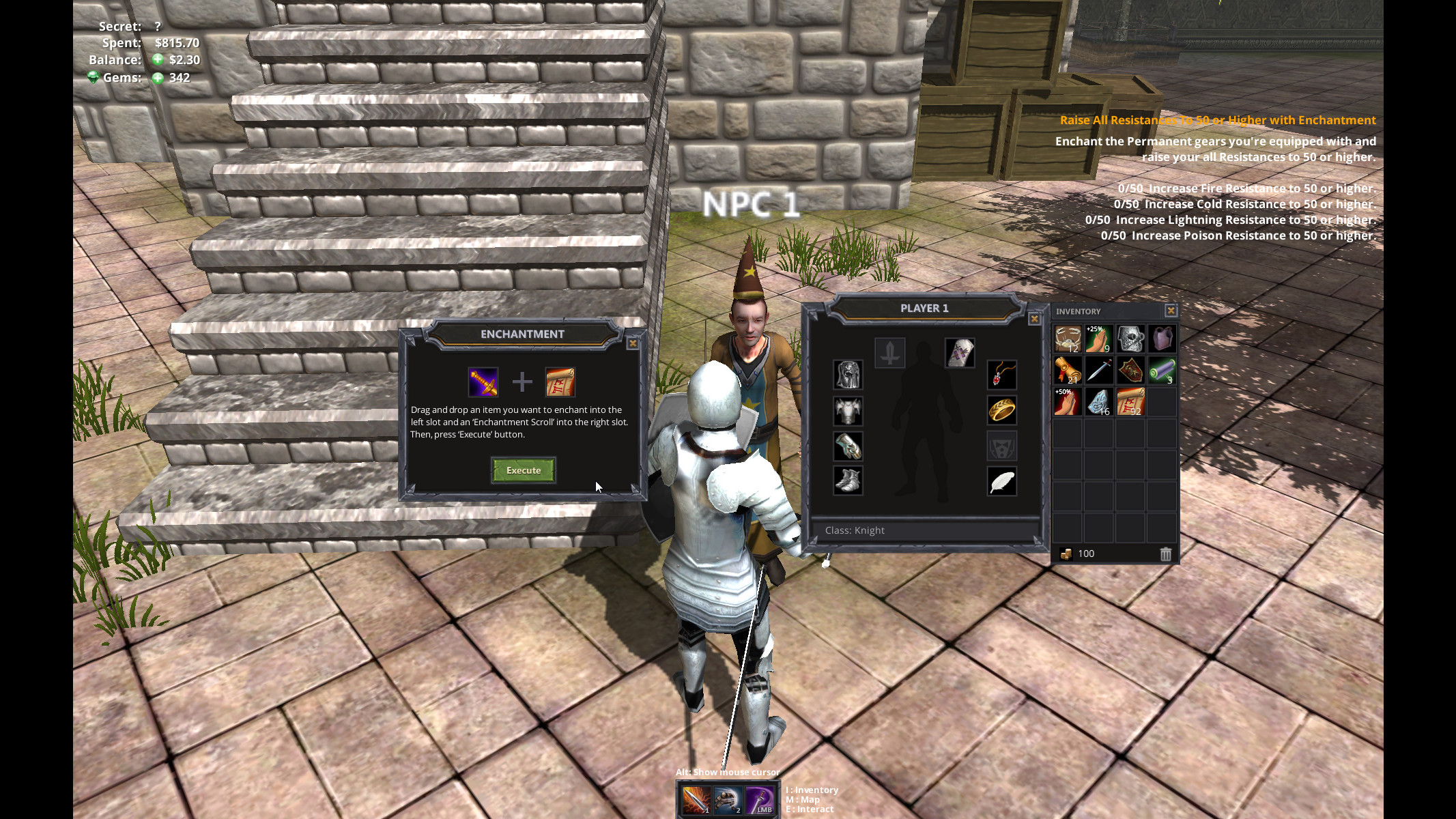Click the +50% praying hands item in Inventory
The height and width of the screenshot is (819, 1456).
tap(1066, 401)
